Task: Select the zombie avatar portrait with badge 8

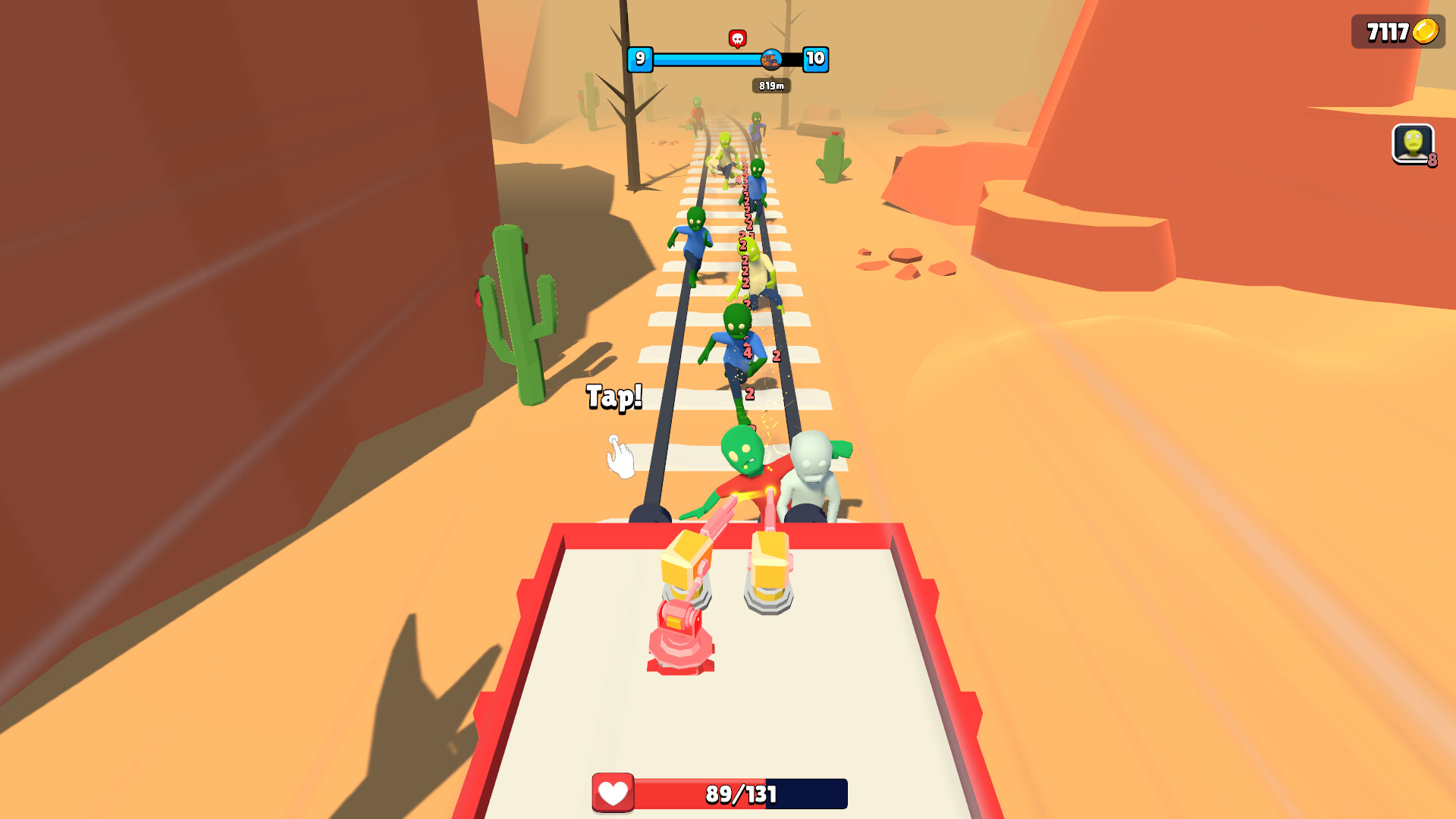Action: point(1413,144)
